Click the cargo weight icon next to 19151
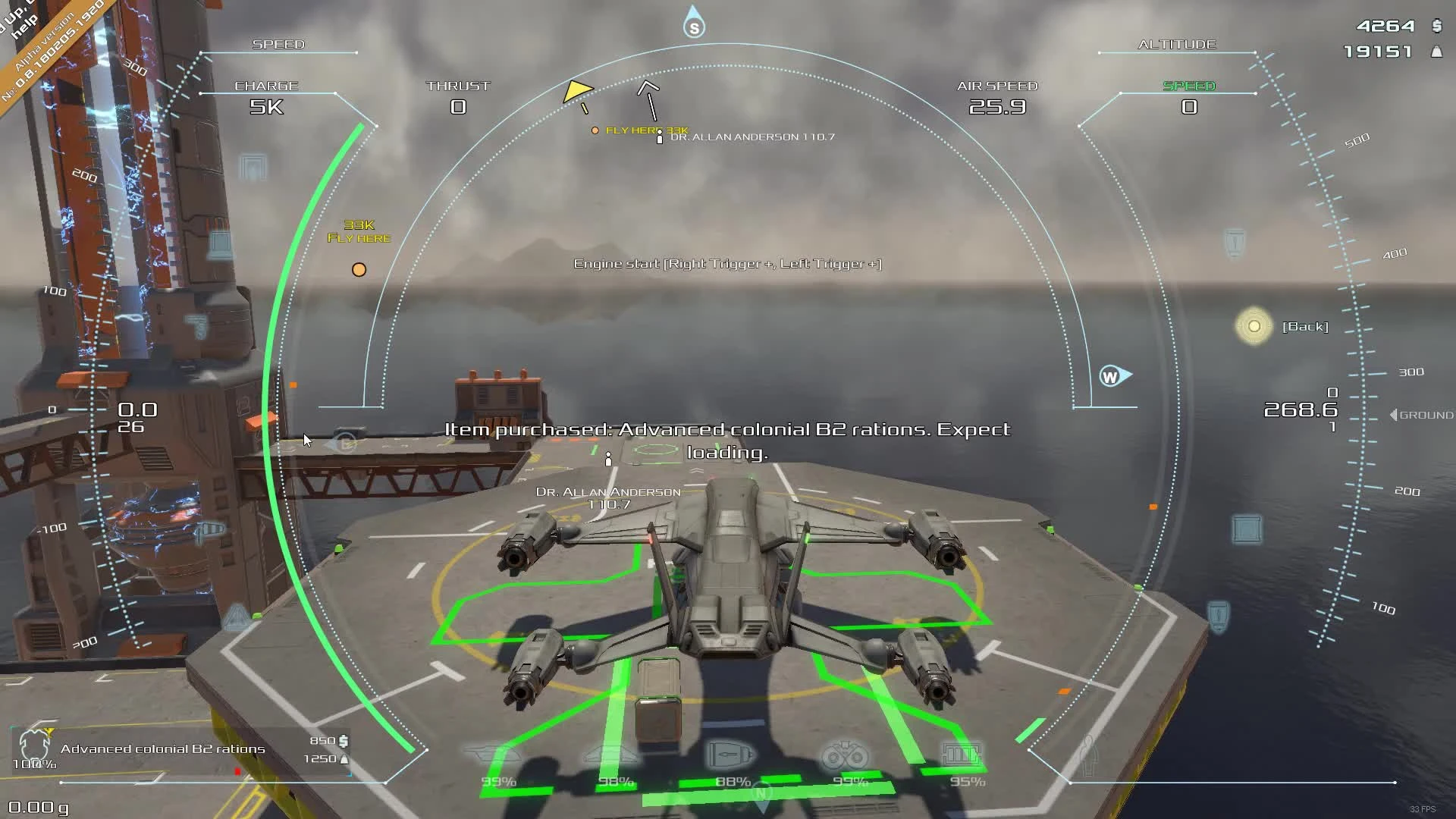 pyautogui.click(x=1436, y=53)
